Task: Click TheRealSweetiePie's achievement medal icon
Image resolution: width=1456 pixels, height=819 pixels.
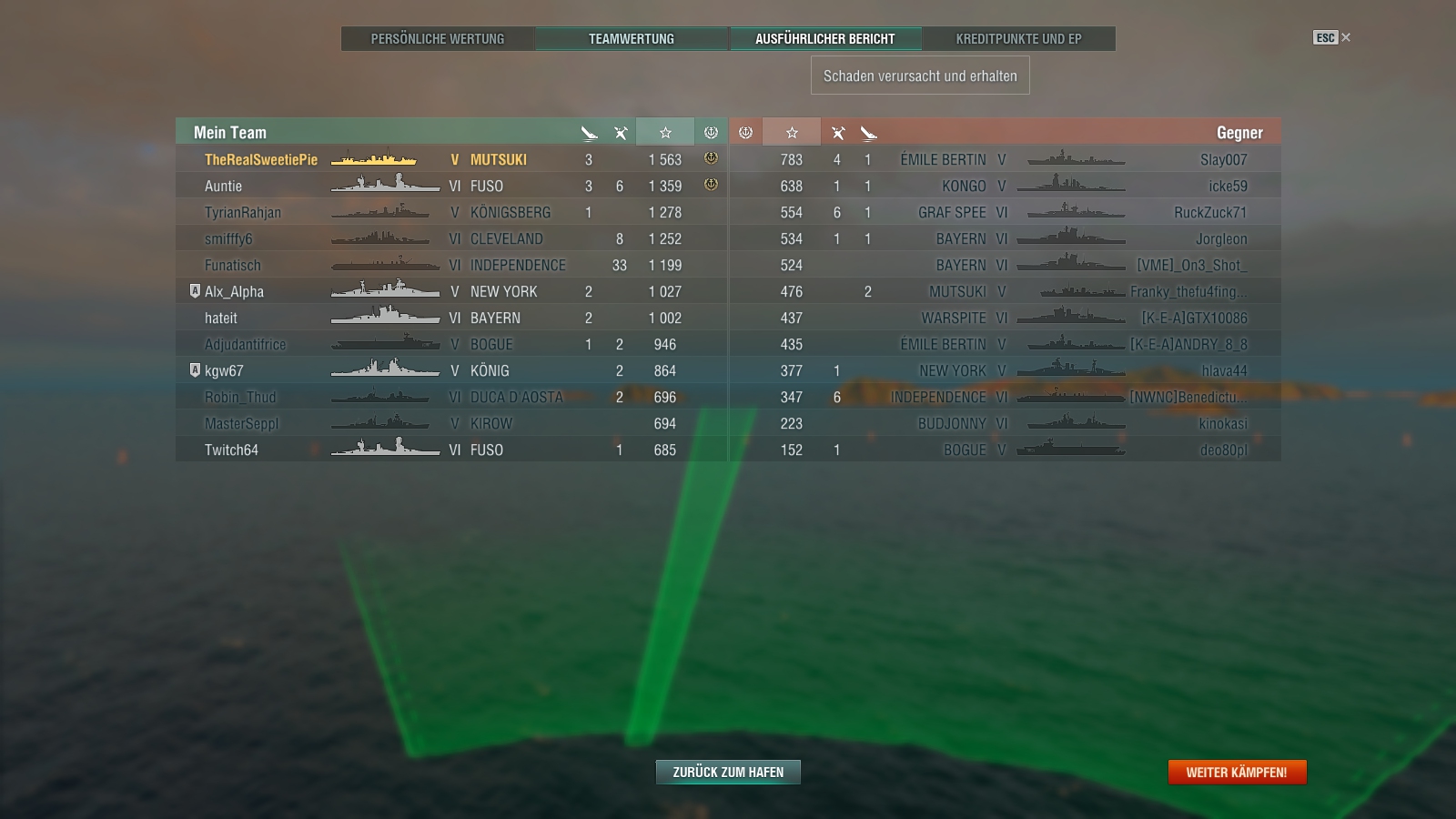Action: (710, 158)
